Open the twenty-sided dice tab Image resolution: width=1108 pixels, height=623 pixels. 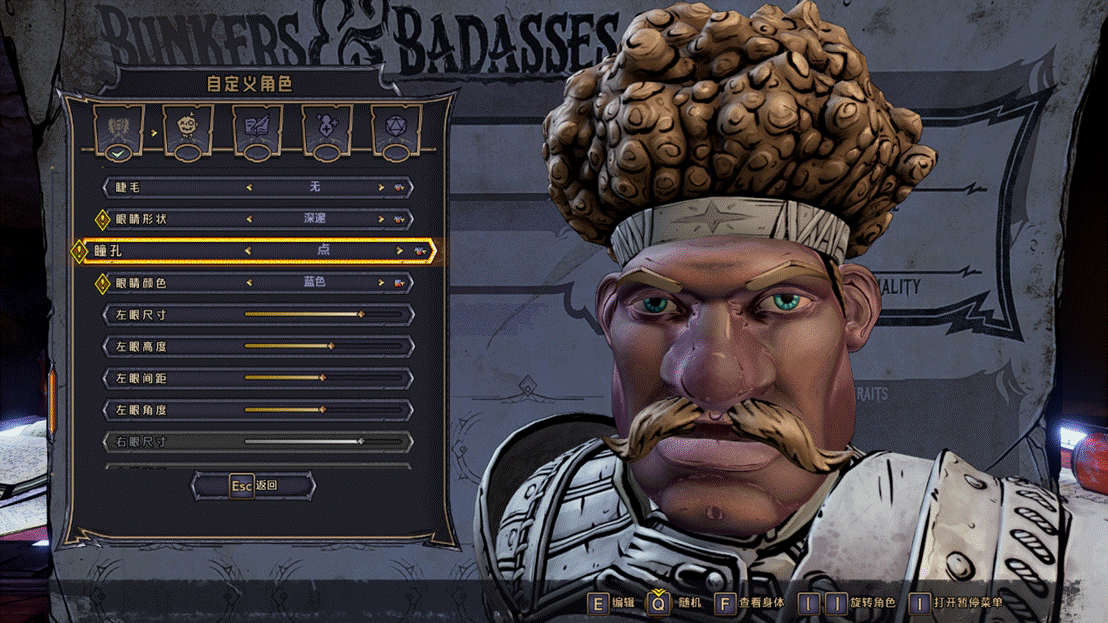click(396, 130)
